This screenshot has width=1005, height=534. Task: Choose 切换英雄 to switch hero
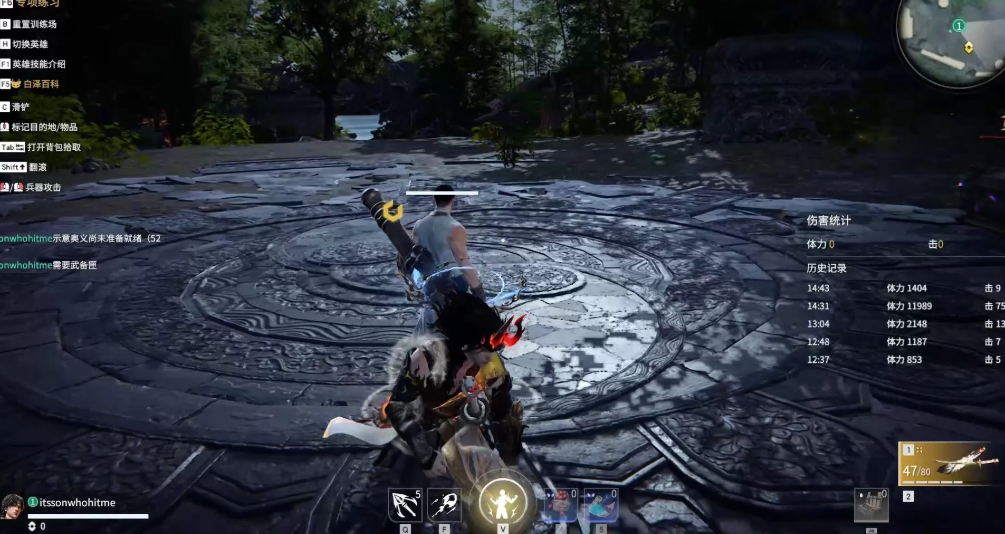pos(30,44)
